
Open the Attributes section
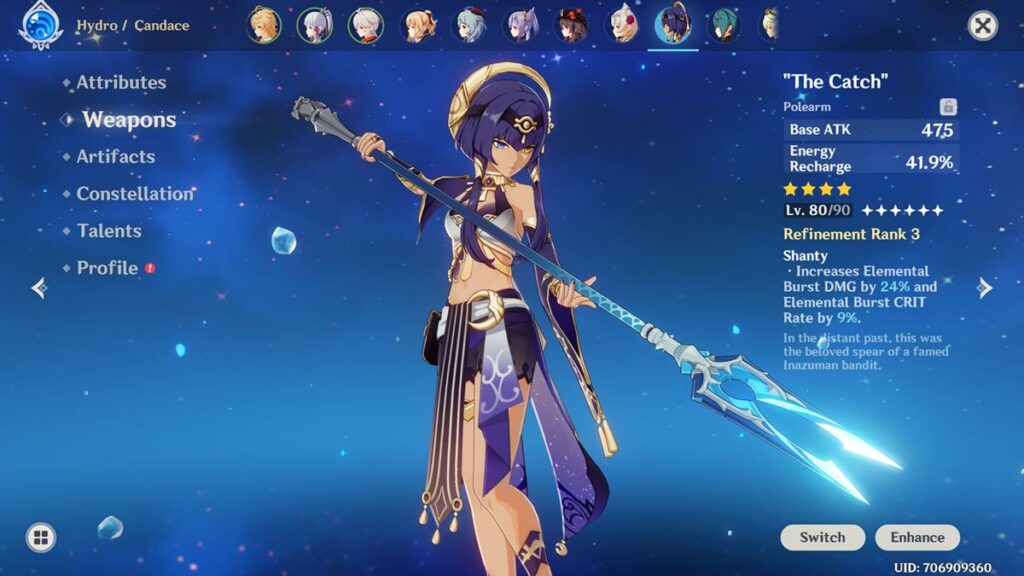121,83
